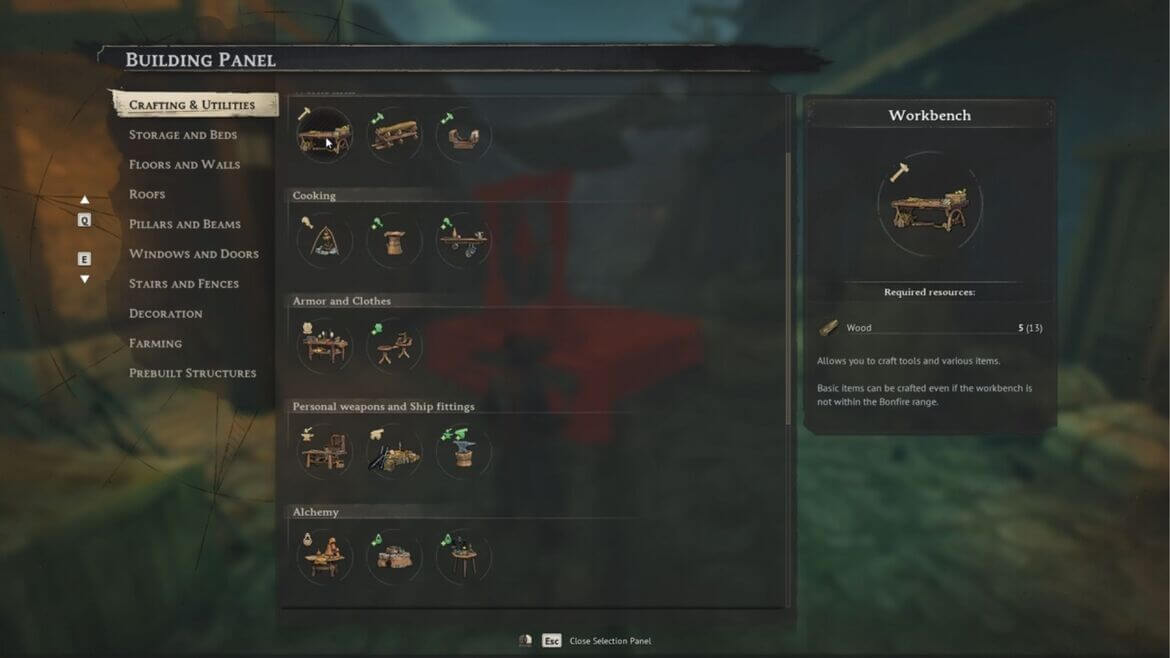Screen dimensions: 1170x658
Task: Open Pillars and Beams category
Action: 185,224
